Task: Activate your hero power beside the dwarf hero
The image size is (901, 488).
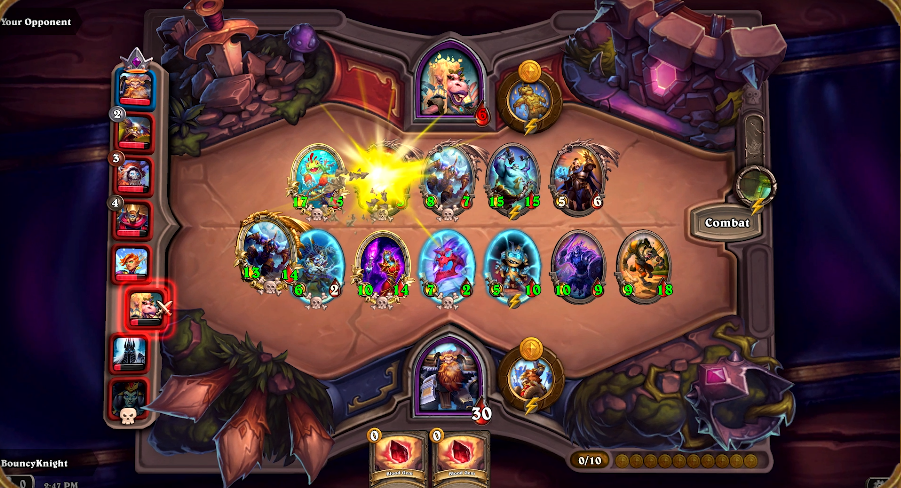Action: tap(530, 378)
